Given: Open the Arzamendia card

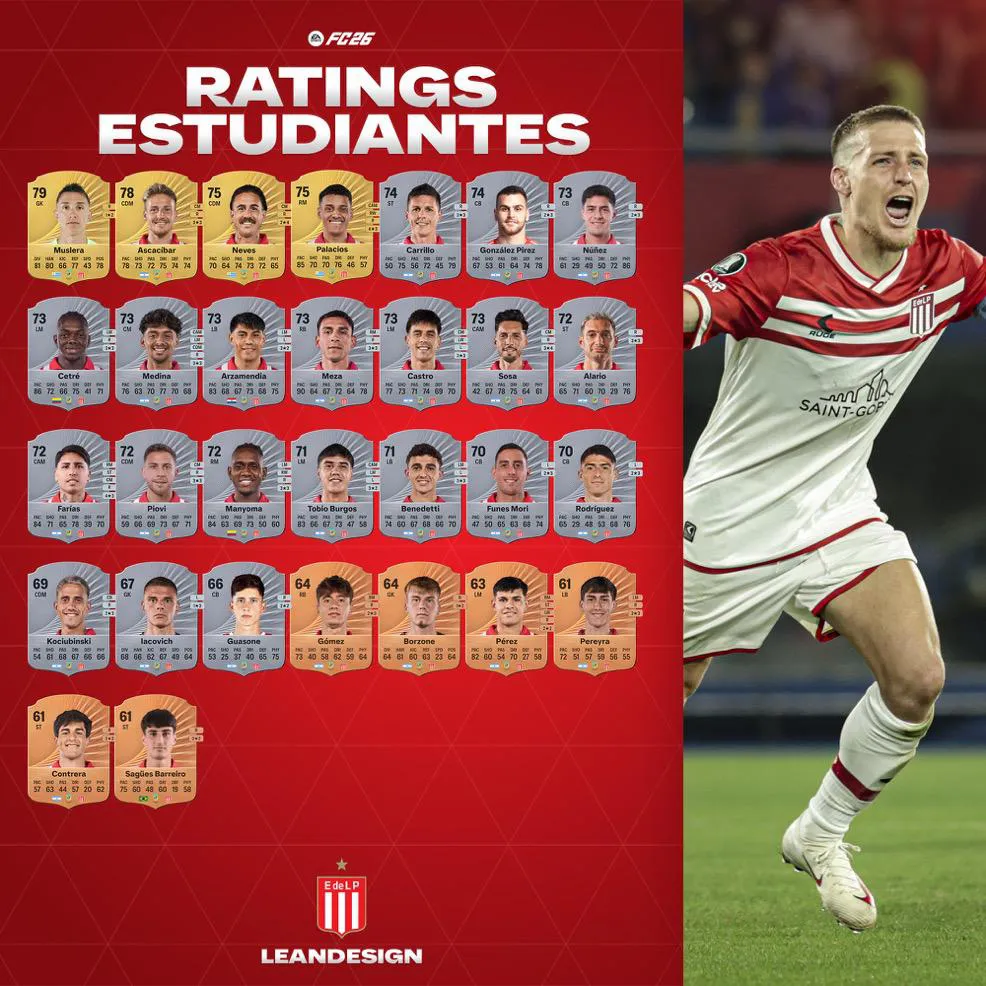Looking at the screenshot, I should (243, 353).
